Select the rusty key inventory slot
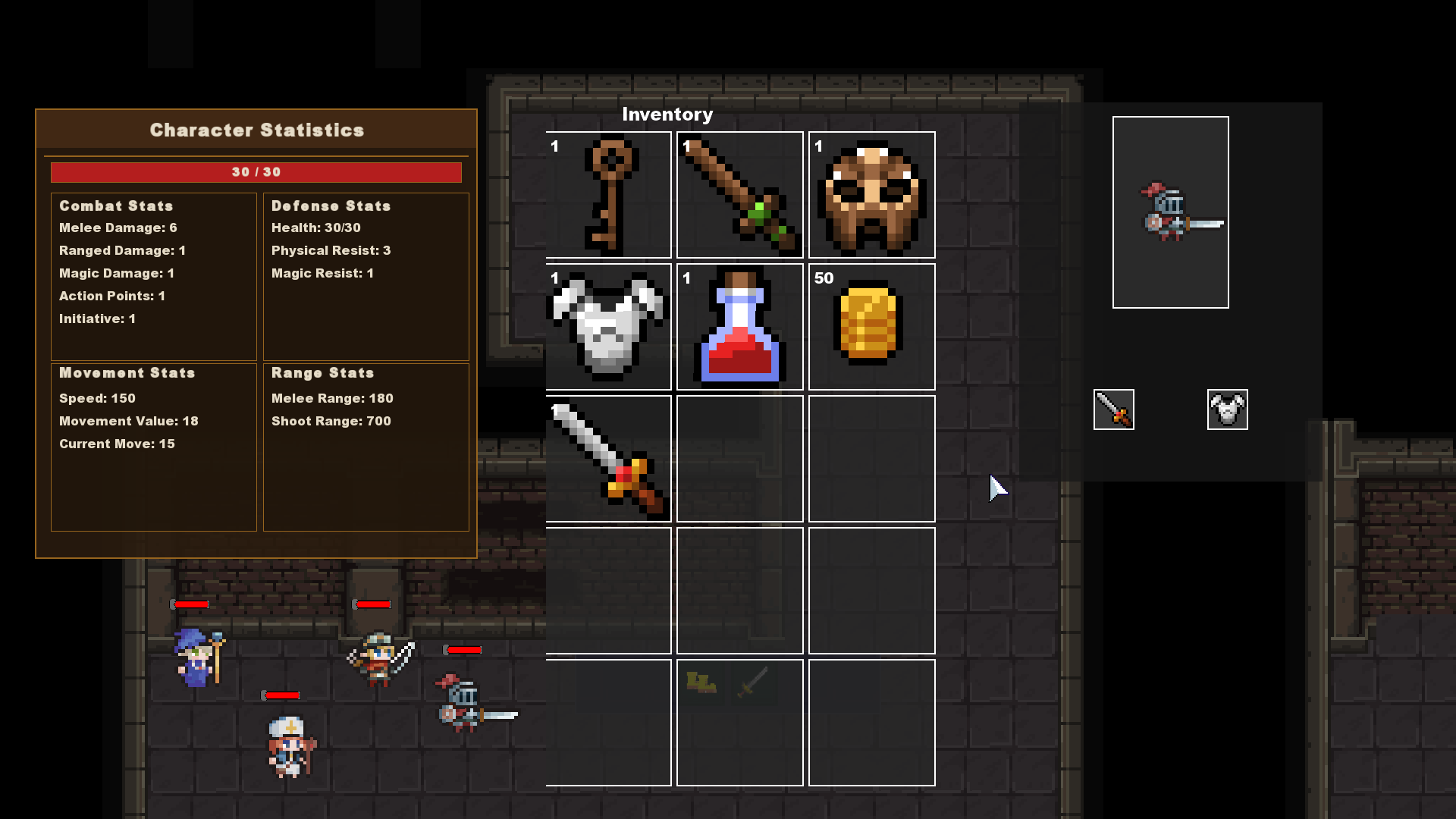This screenshot has height=819, width=1456. coord(608,195)
